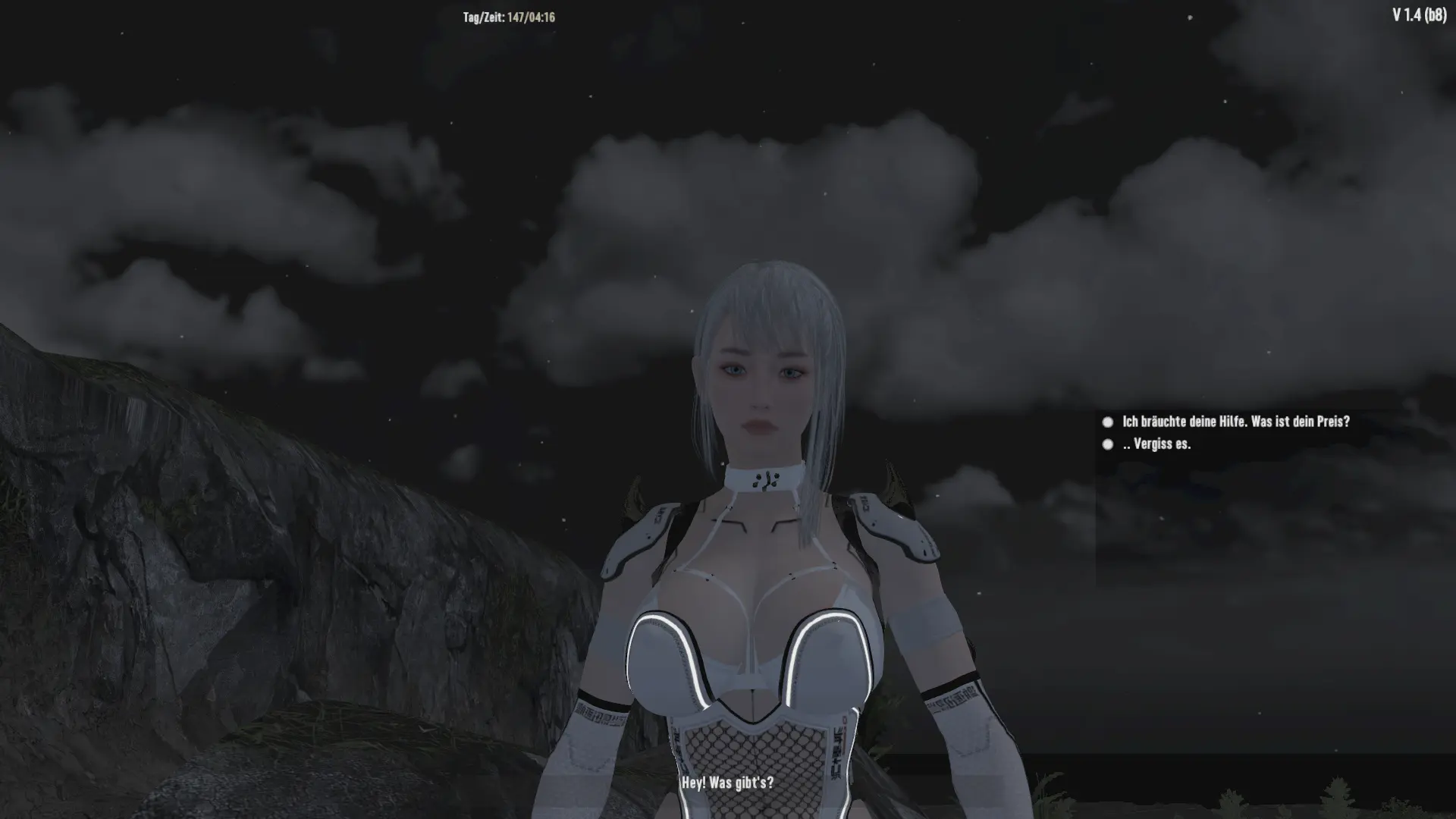This screenshot has height=819, width=1456.
Task: Select the bullet icon beside ".. Vergiss es."
Action: pos(1107,446)
